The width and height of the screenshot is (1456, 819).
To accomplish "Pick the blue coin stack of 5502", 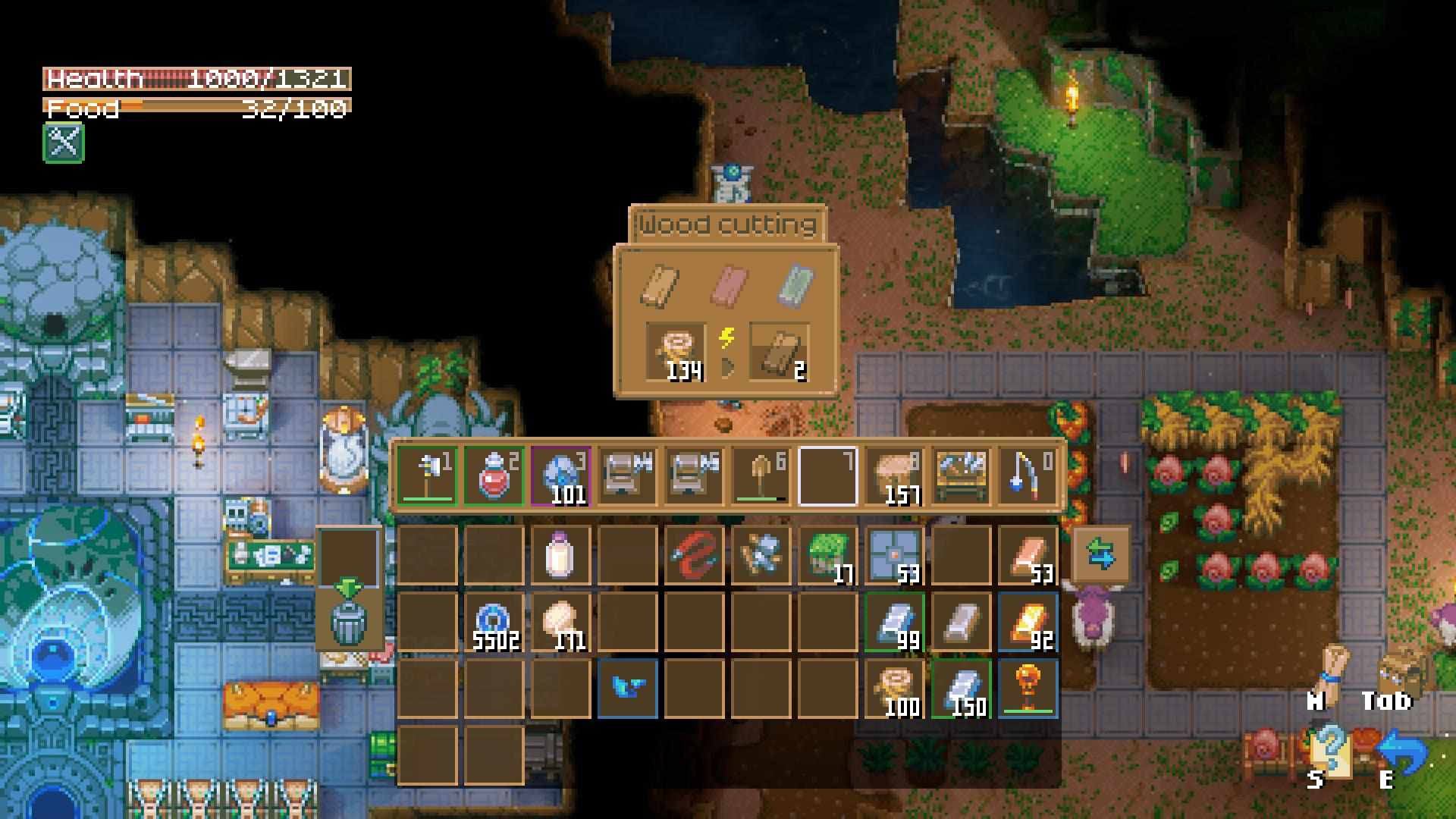I will 494,622.
